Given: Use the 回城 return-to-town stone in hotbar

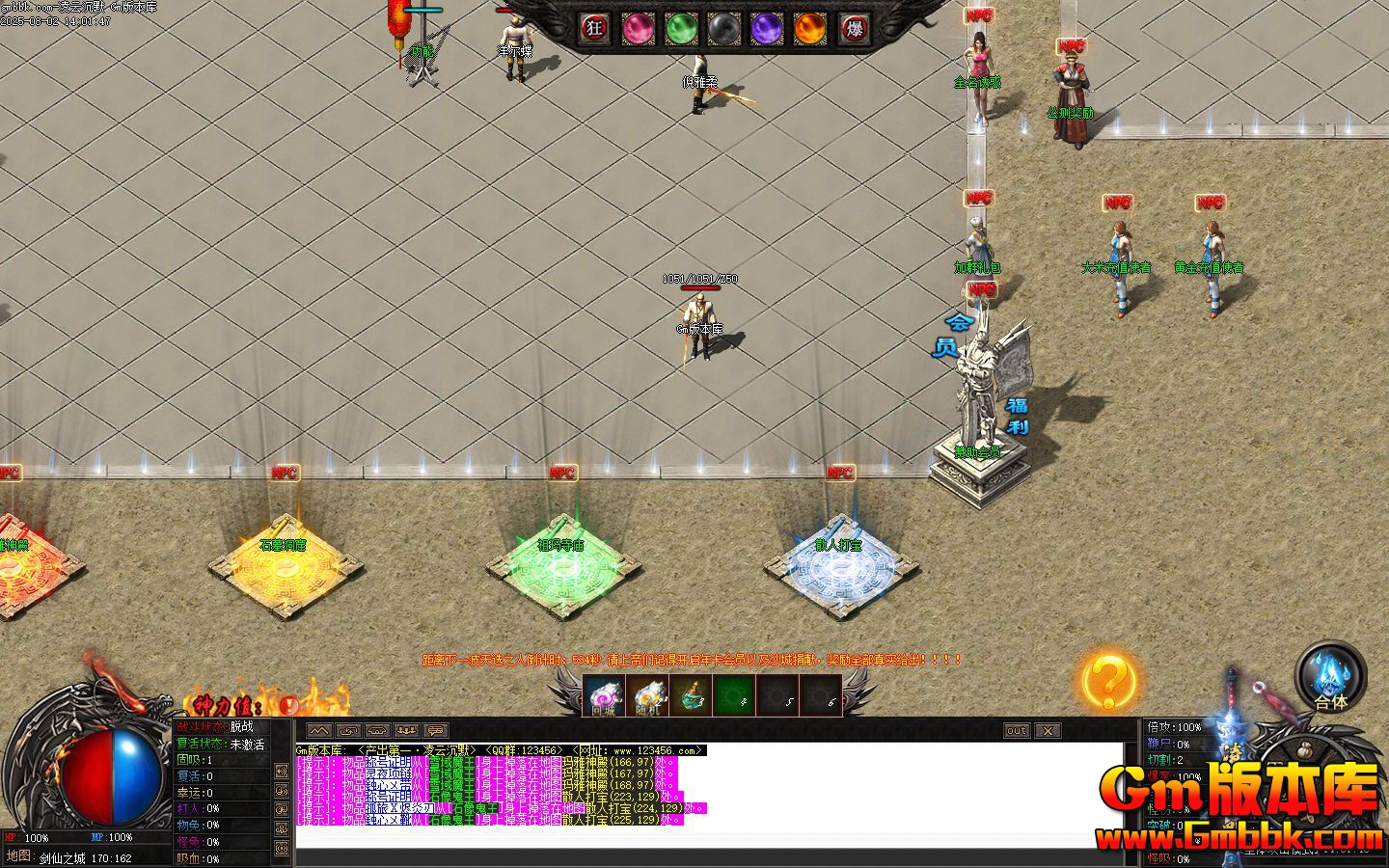Looking at the screenshot, I should tap(604, 695).
